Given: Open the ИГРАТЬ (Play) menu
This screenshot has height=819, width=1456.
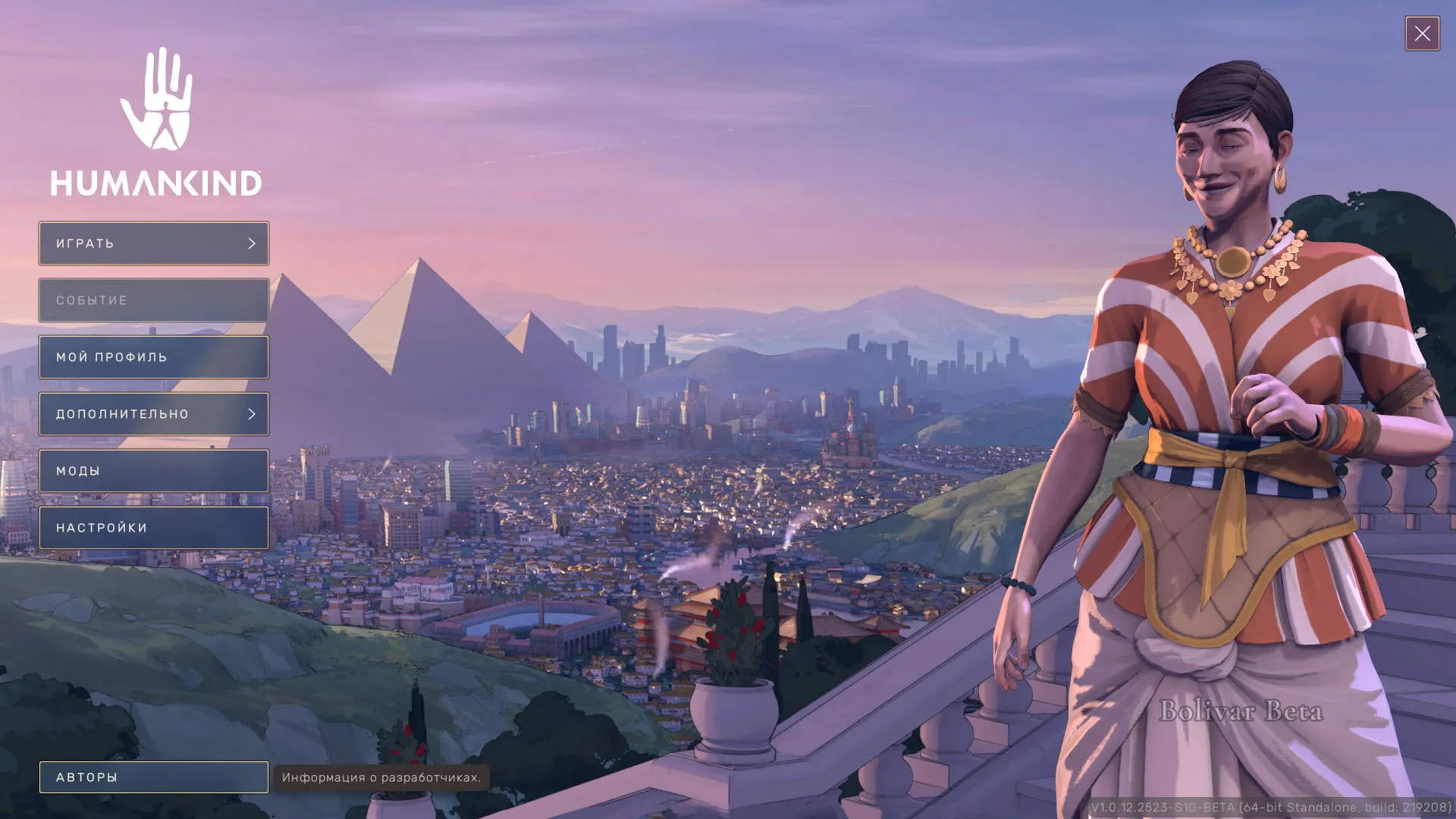Looking at the screenshot, I should tap(154, 243).
